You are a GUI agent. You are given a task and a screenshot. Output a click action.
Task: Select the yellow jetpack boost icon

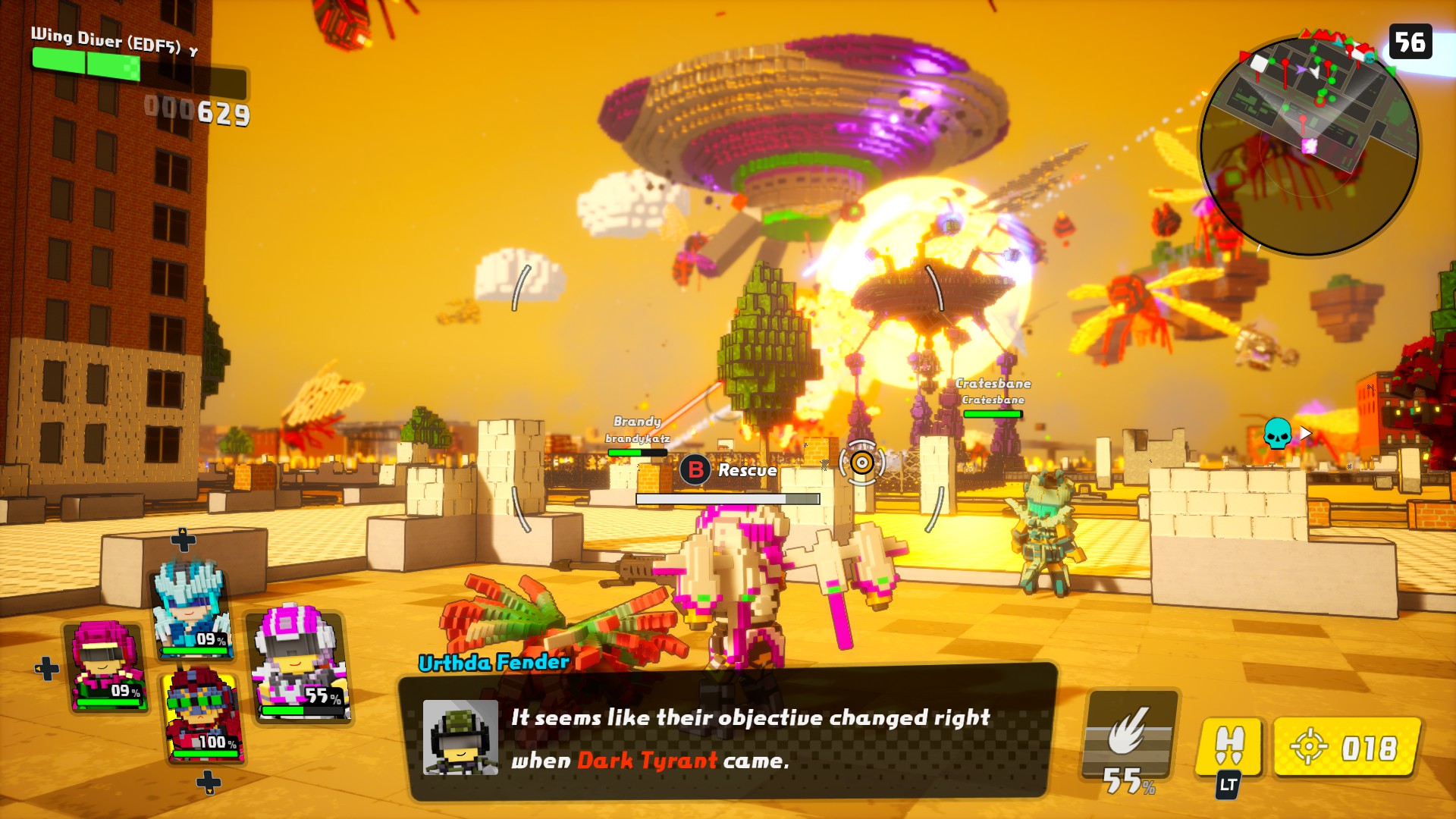point(1228,747)
